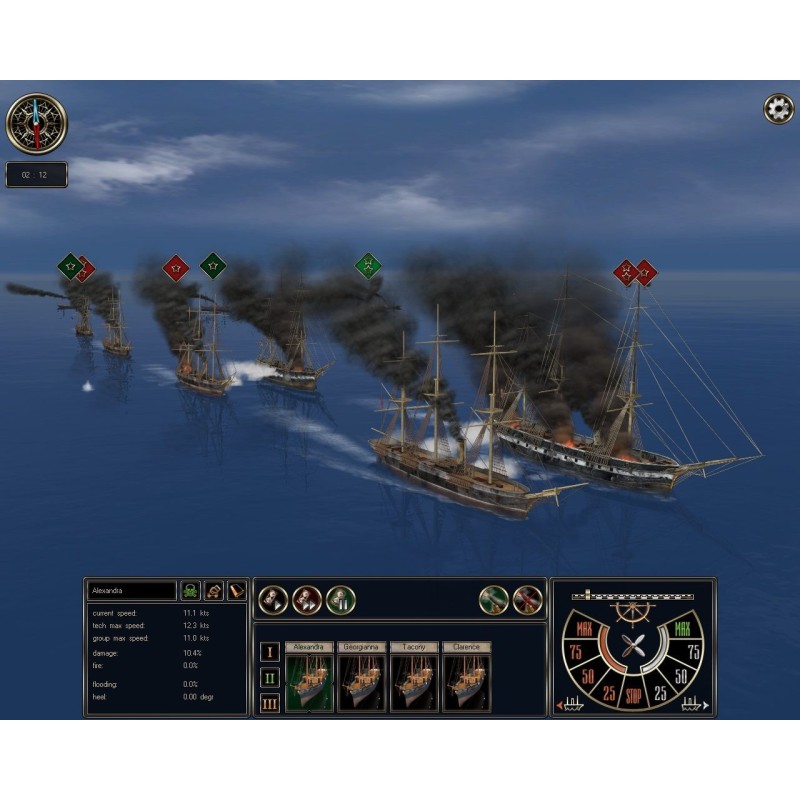Screen dimensions: 800x800
Task: Switch to squadron group I
Action: (269, 652)
